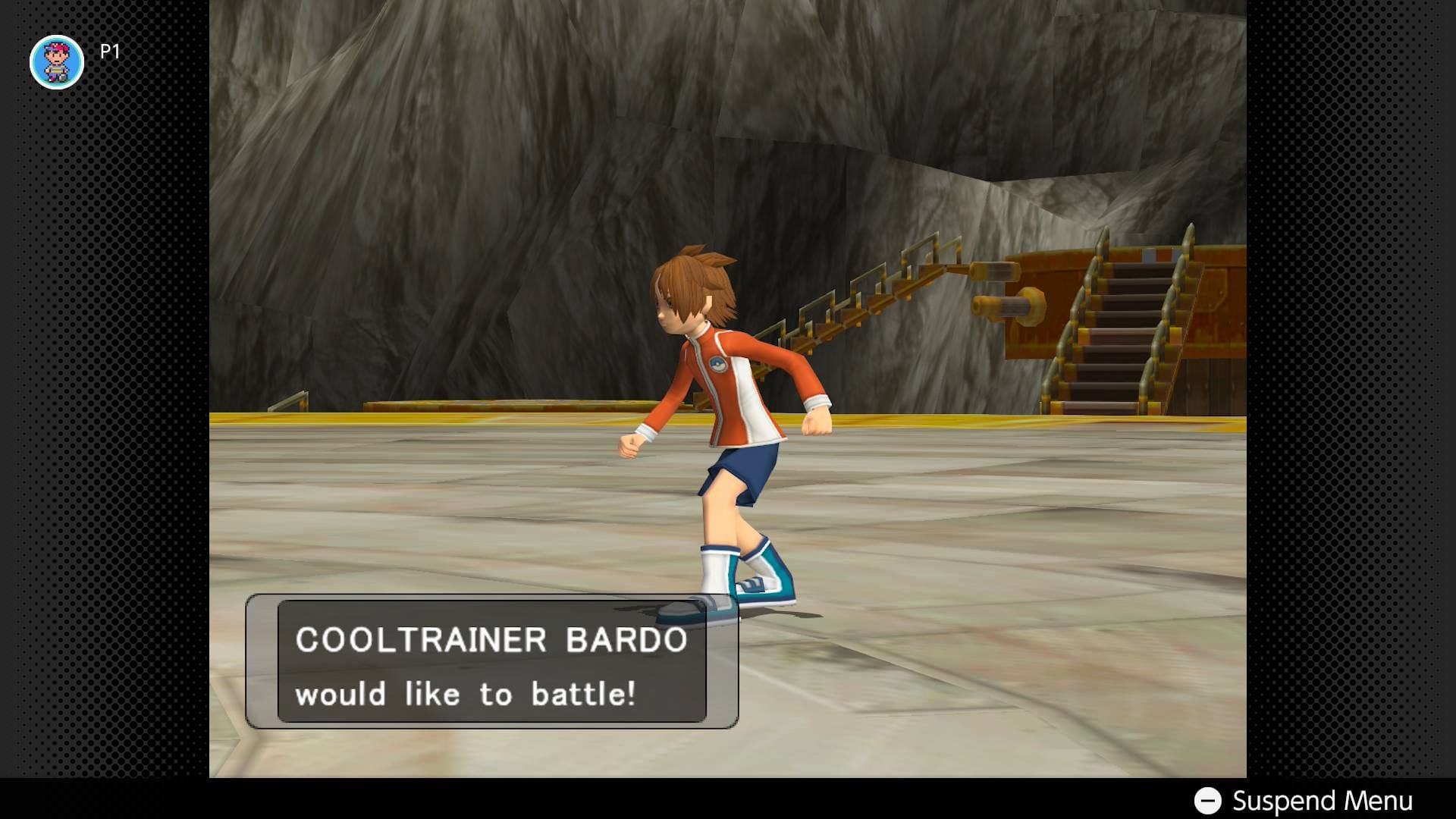Select the P1 player avatar icon
Image resolution: width=1456 pixels, height=819 pixels.
click(57, 62)
